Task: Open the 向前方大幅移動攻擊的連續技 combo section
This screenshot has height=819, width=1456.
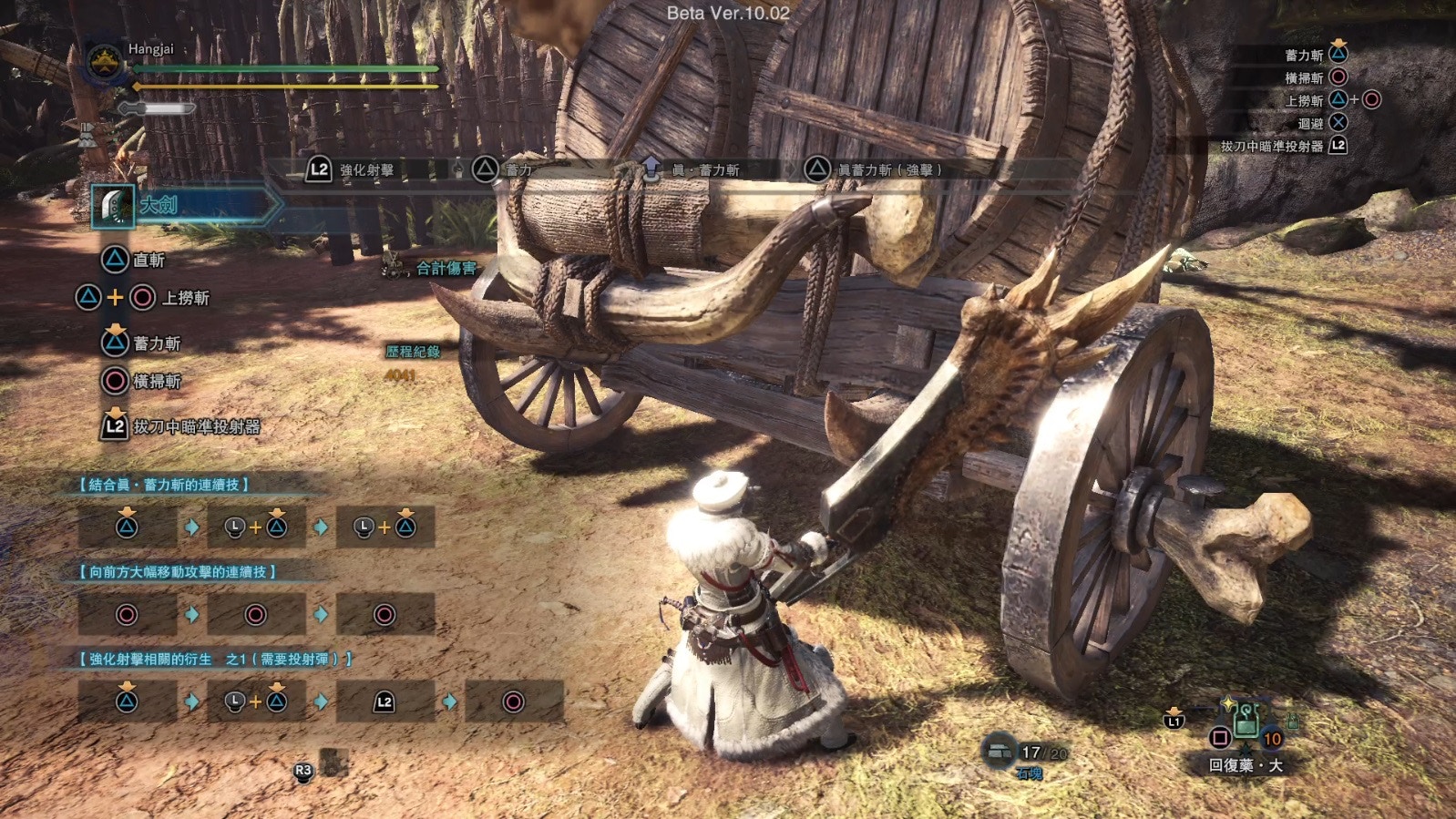Action: pyautogui.click(x=178, y=572)
